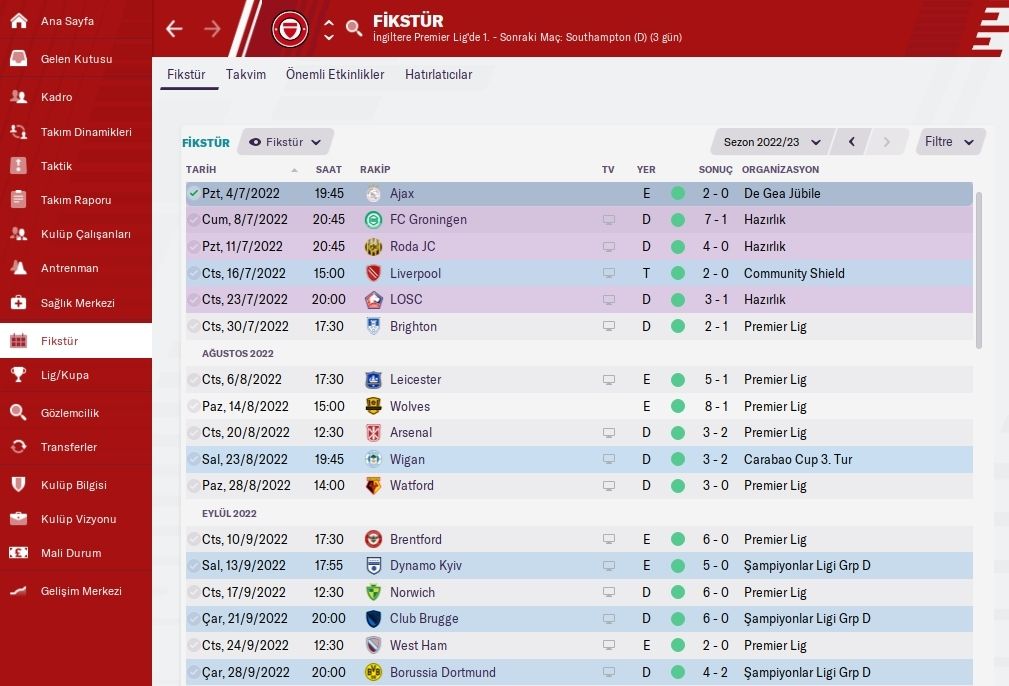The width and height of the screenshot is (1009, 686).
Task: Switch to the Takvim tab
Action: pyautogui.click(x=246, y=74)
